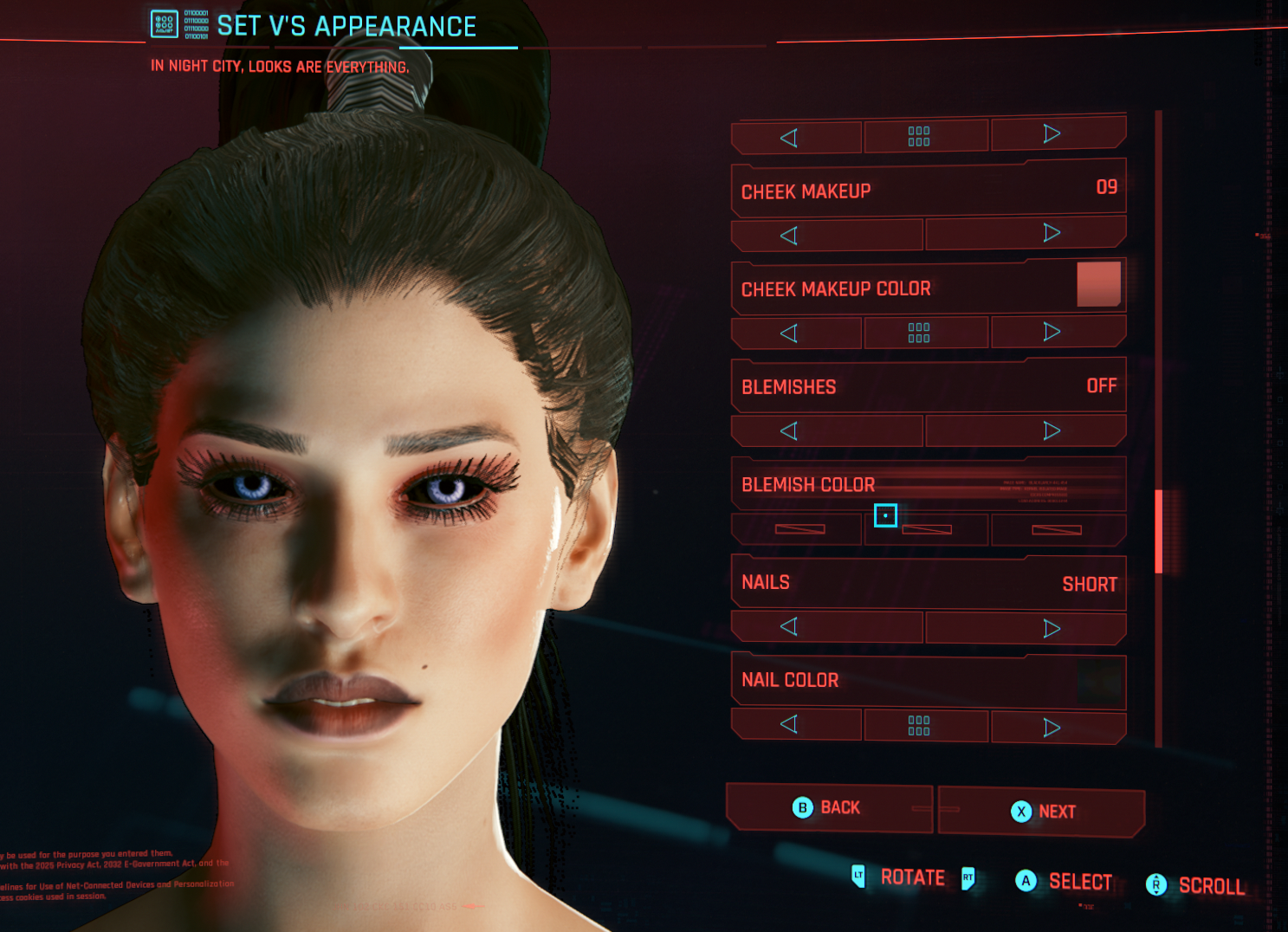Image resolution: width=1288 pixels, height=932 pixels.
Task: Choose previous cheek makeup color
Action: tap(789, 333)
